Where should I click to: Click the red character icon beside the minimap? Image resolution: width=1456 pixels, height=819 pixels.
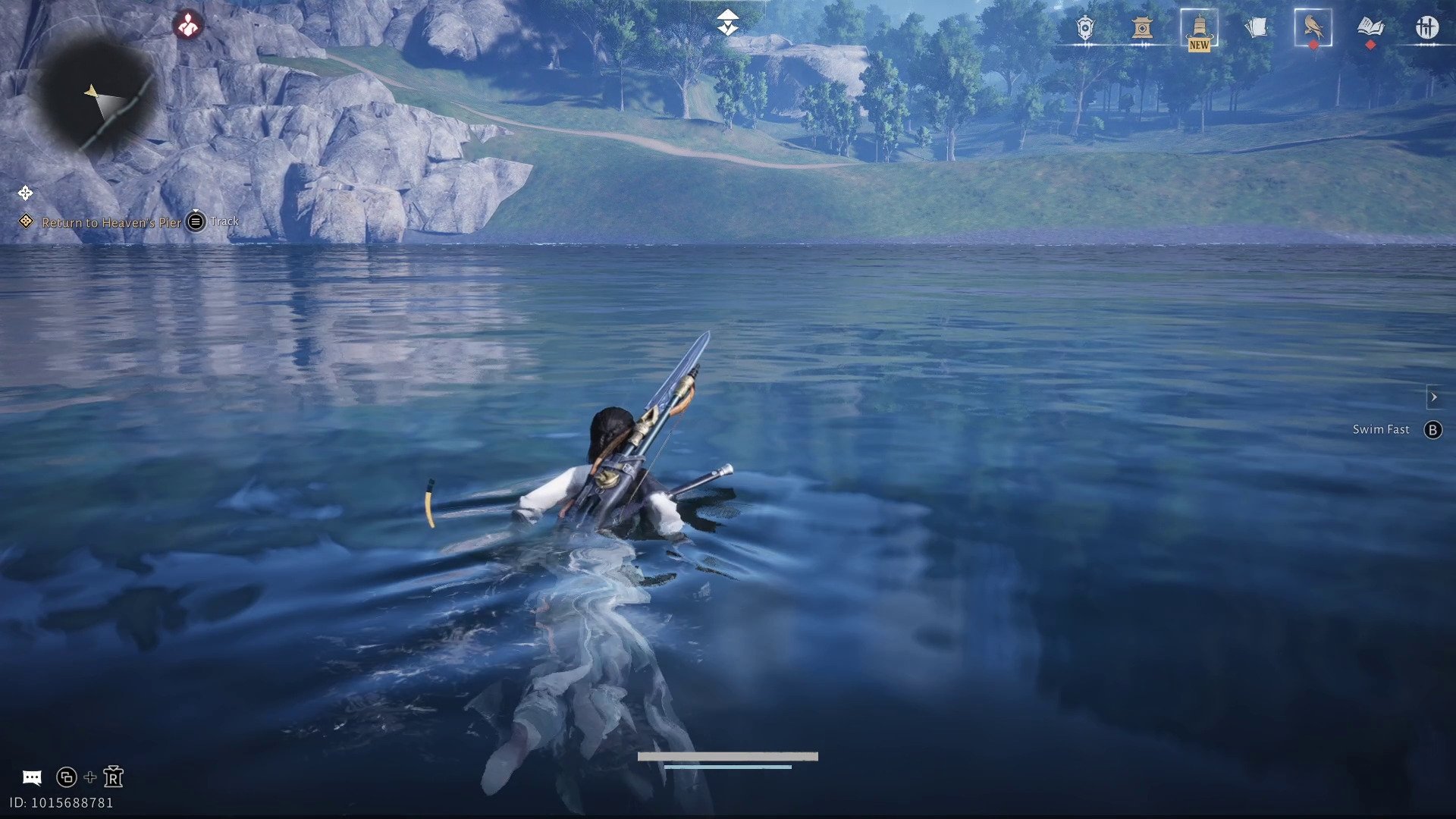[187, 26]
